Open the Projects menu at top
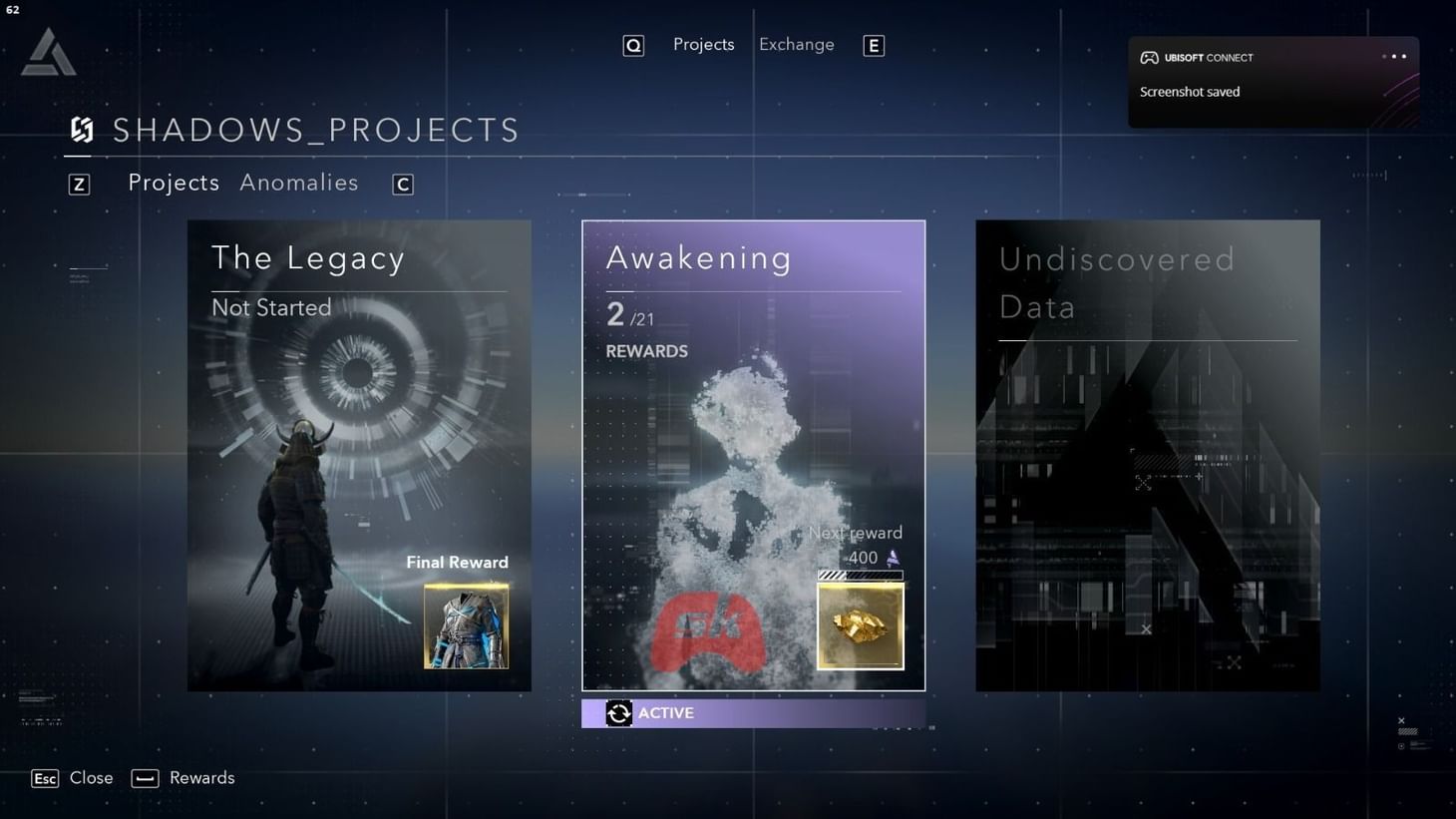1456x819 pixels. [x=703, y=44]
